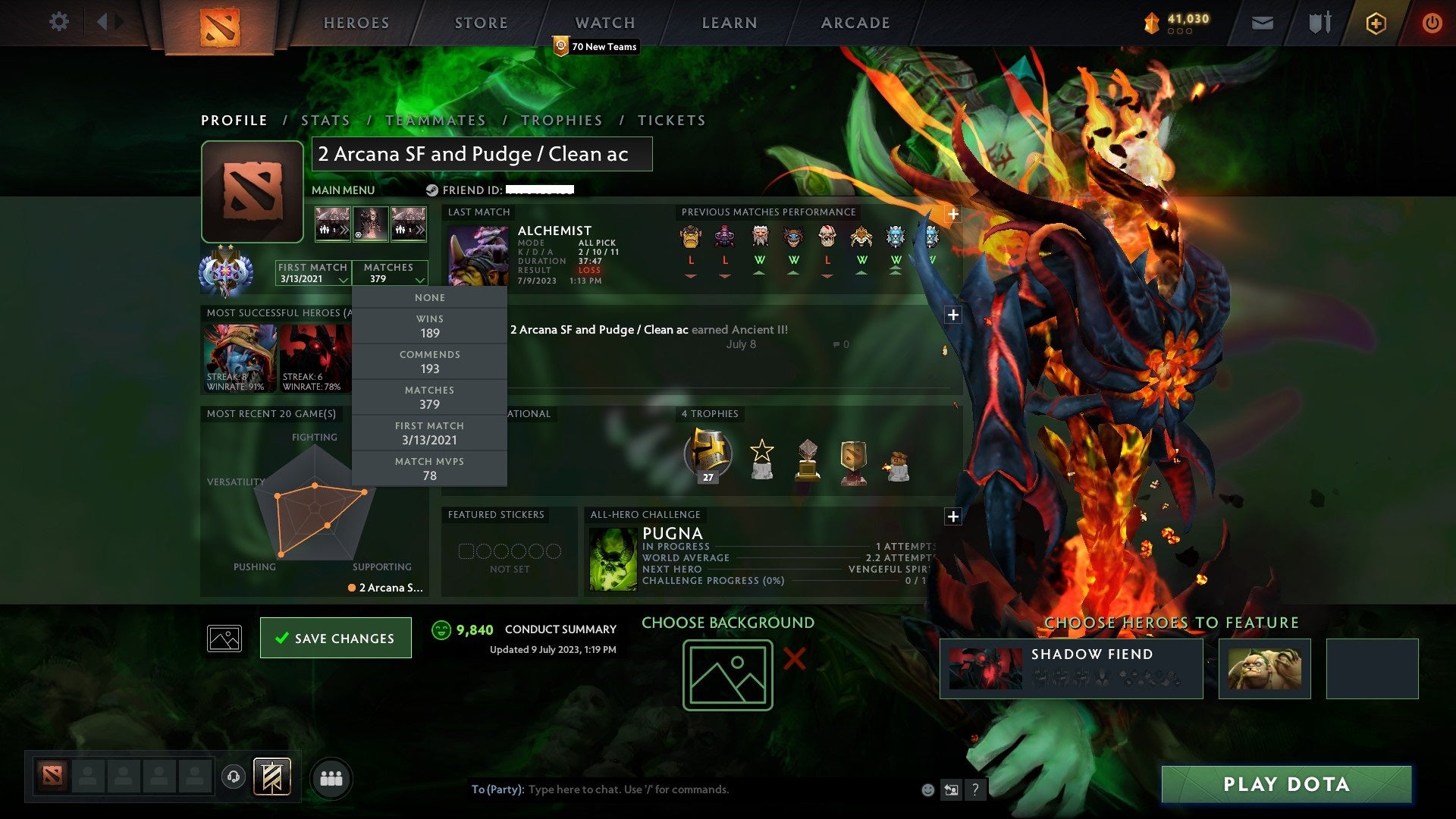Open the ARCADE menu item
Screen dimensions: 1456x819
pos(854,23)
